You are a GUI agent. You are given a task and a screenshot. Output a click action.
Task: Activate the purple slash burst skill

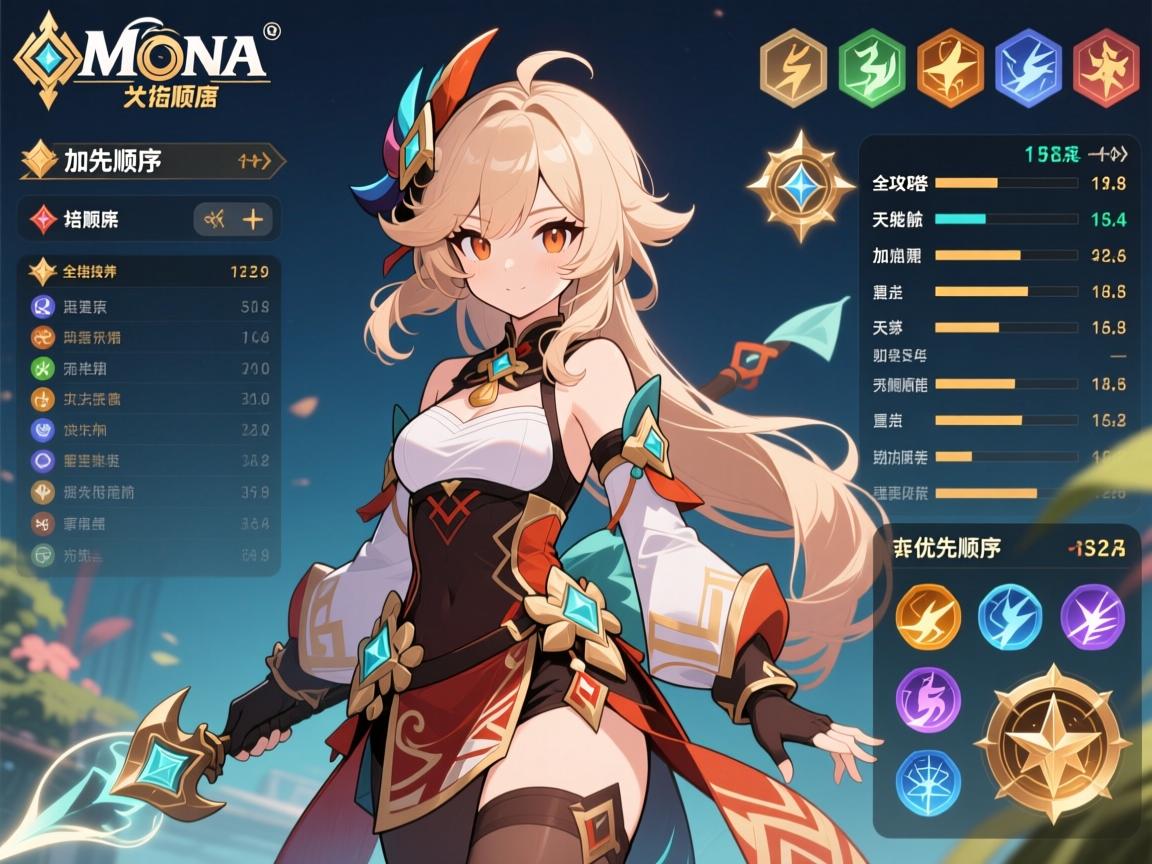(x=1092, y=611)
